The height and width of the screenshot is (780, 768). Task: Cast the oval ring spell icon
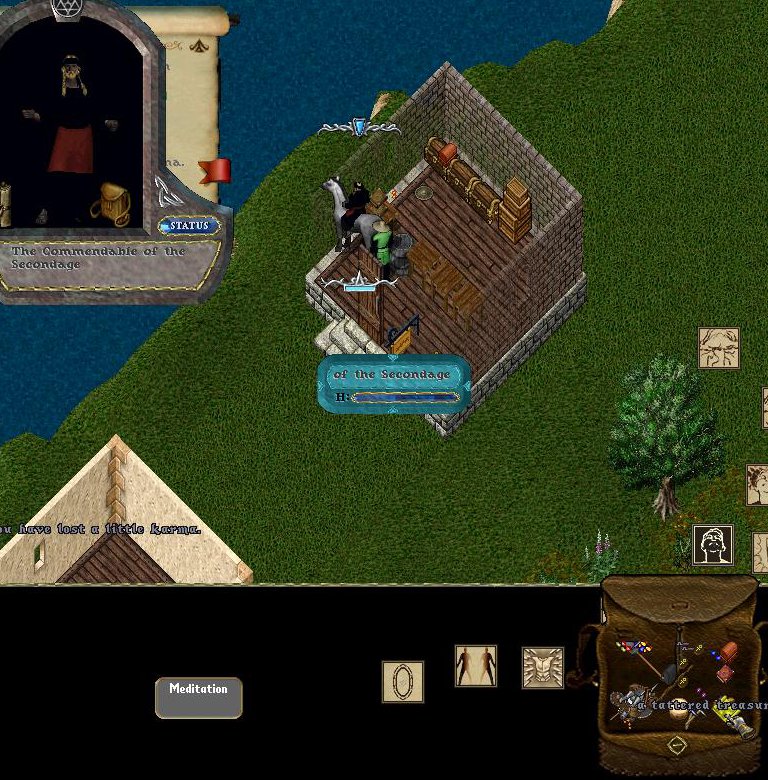tap(403, 682)
